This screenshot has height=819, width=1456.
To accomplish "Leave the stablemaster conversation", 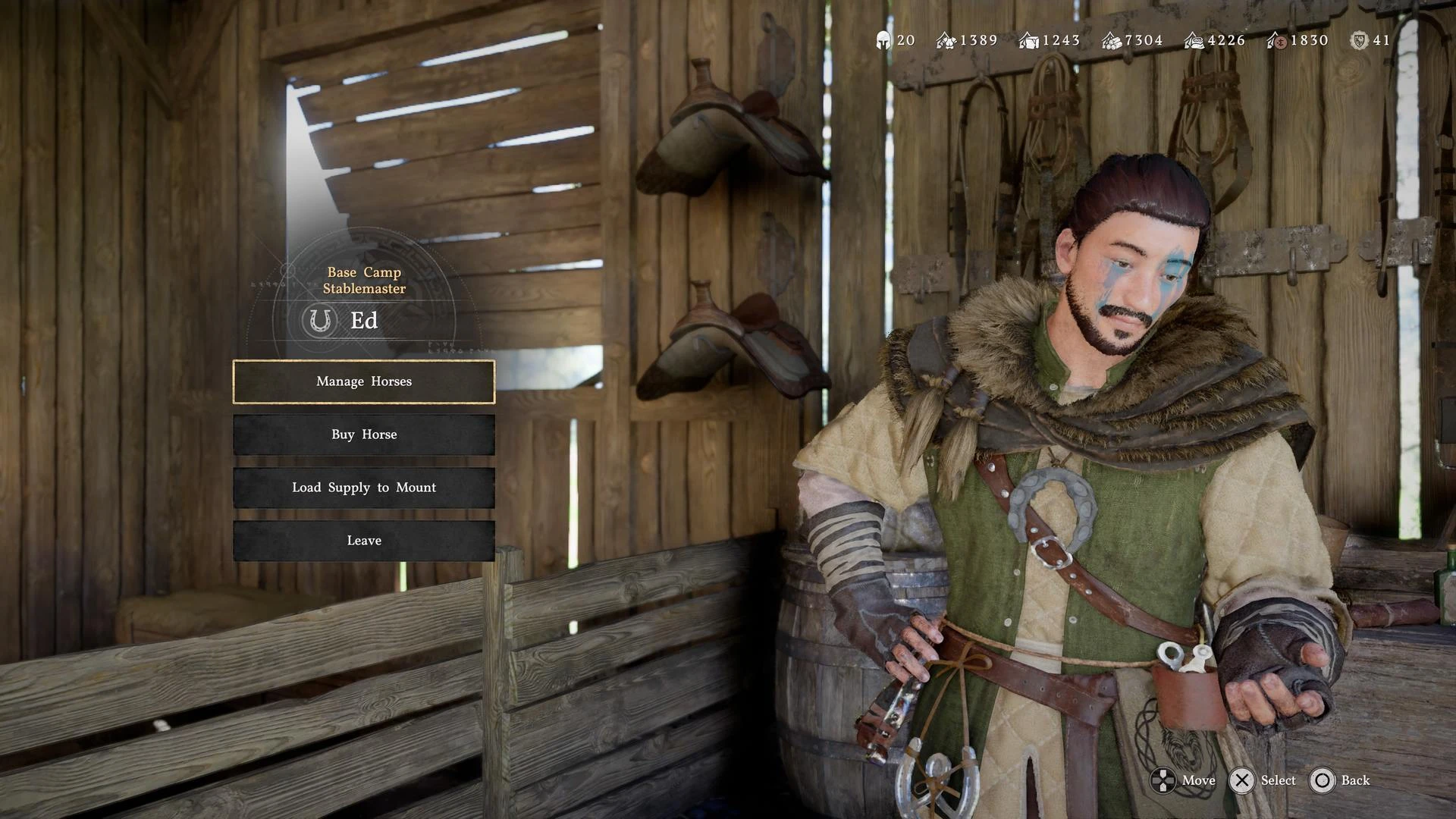I will (x=364, y=541).
